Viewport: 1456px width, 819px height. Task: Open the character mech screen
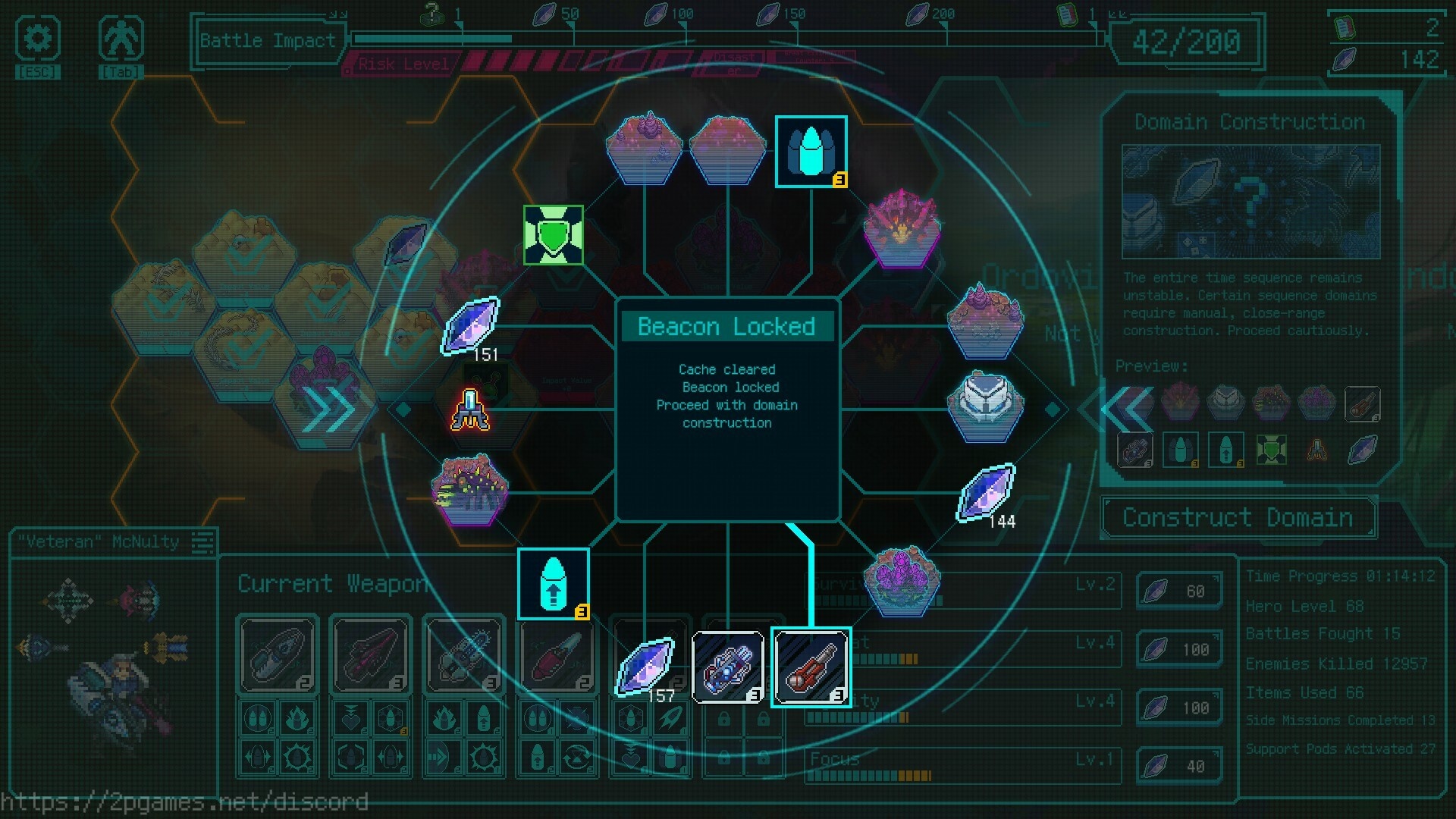point(121,39)
